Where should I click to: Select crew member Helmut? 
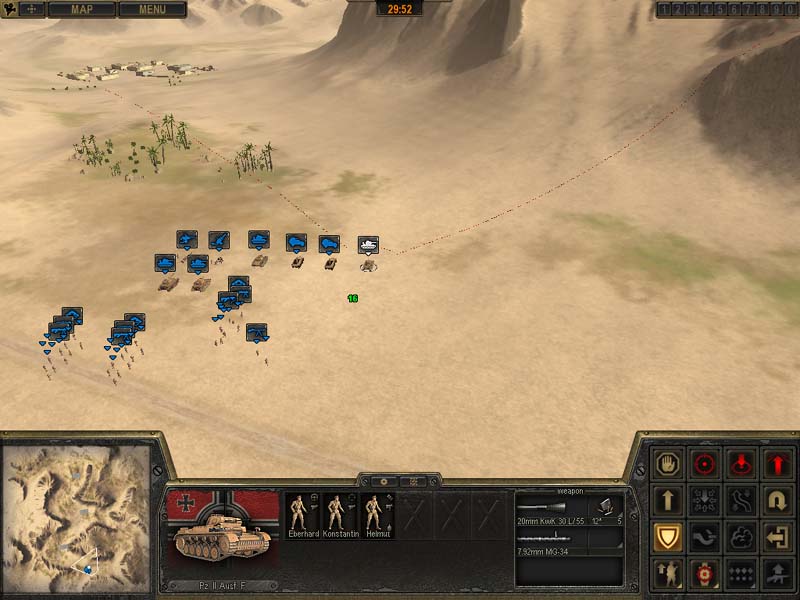375,516
